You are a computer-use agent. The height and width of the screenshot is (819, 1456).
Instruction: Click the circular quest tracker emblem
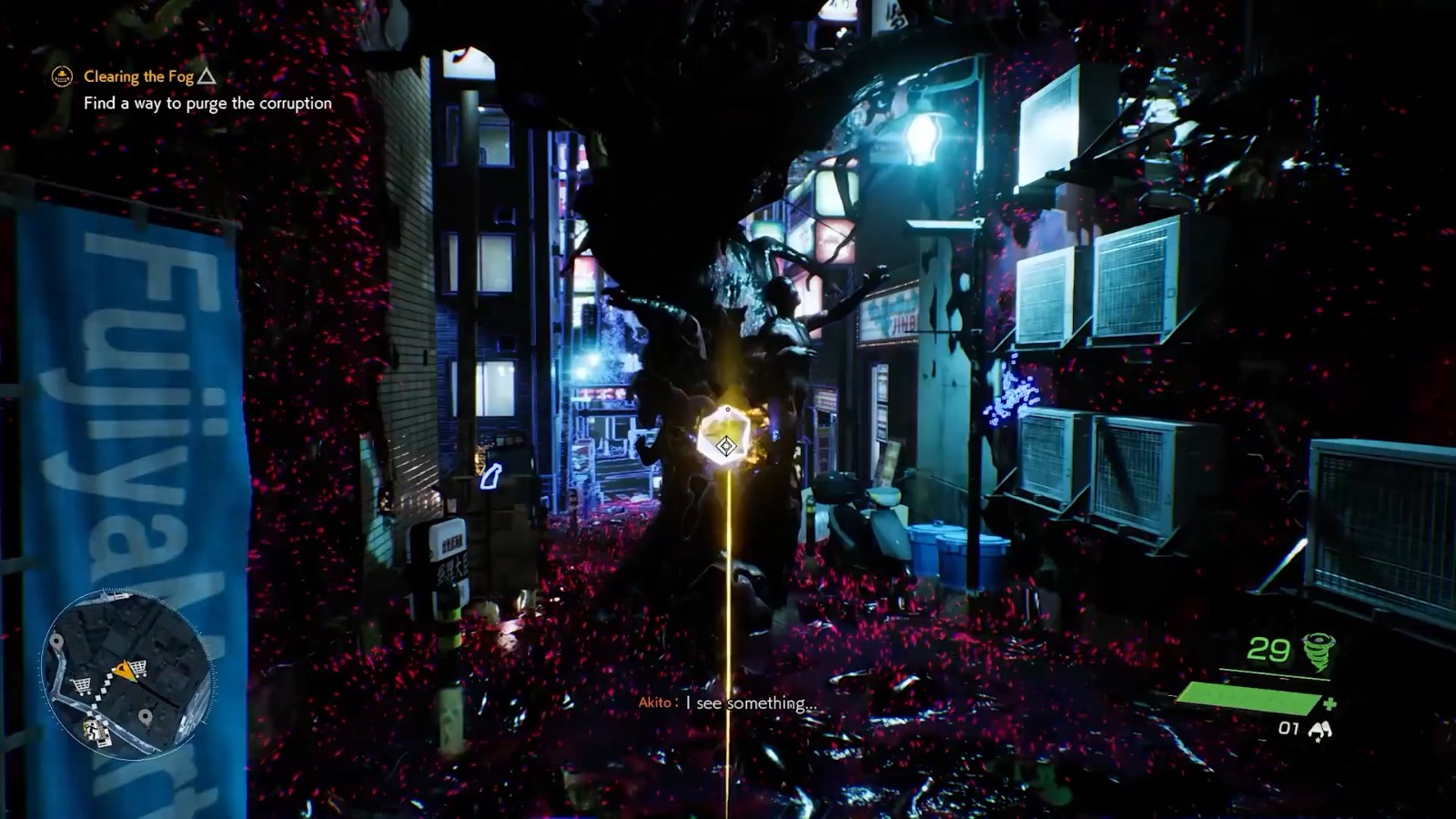coord(60,77)
